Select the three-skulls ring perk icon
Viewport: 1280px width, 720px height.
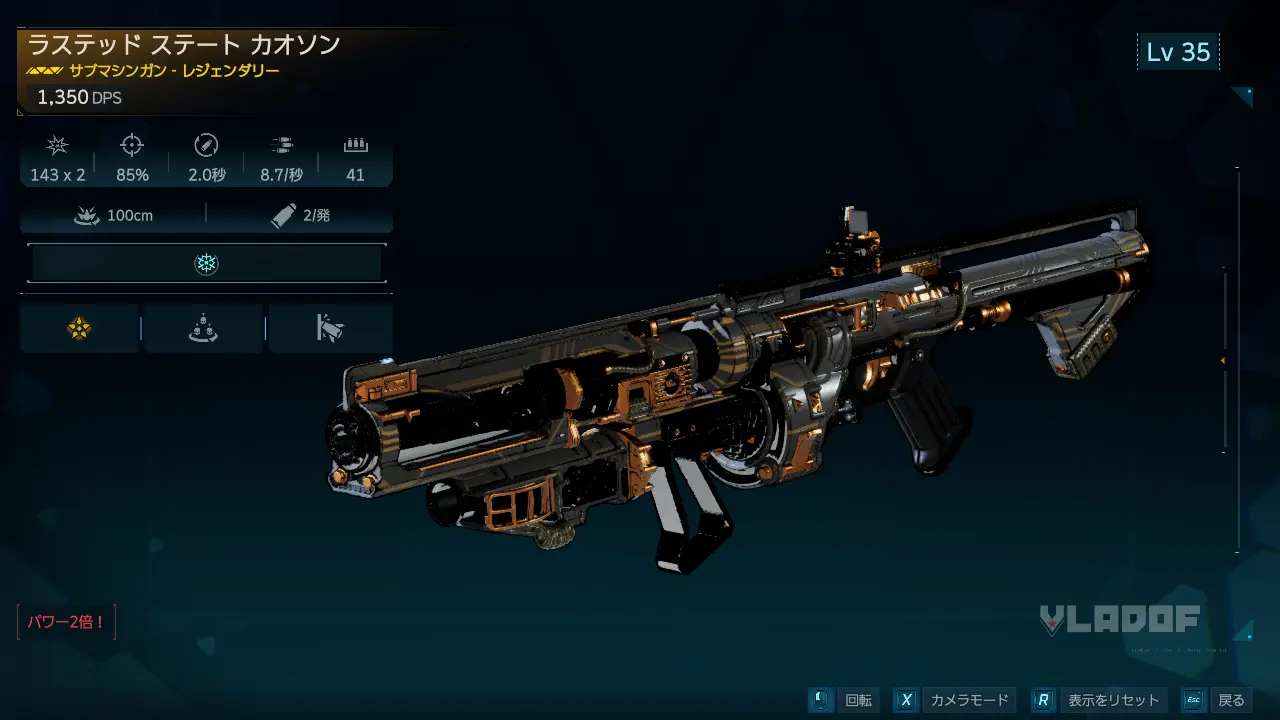(203, 328)
